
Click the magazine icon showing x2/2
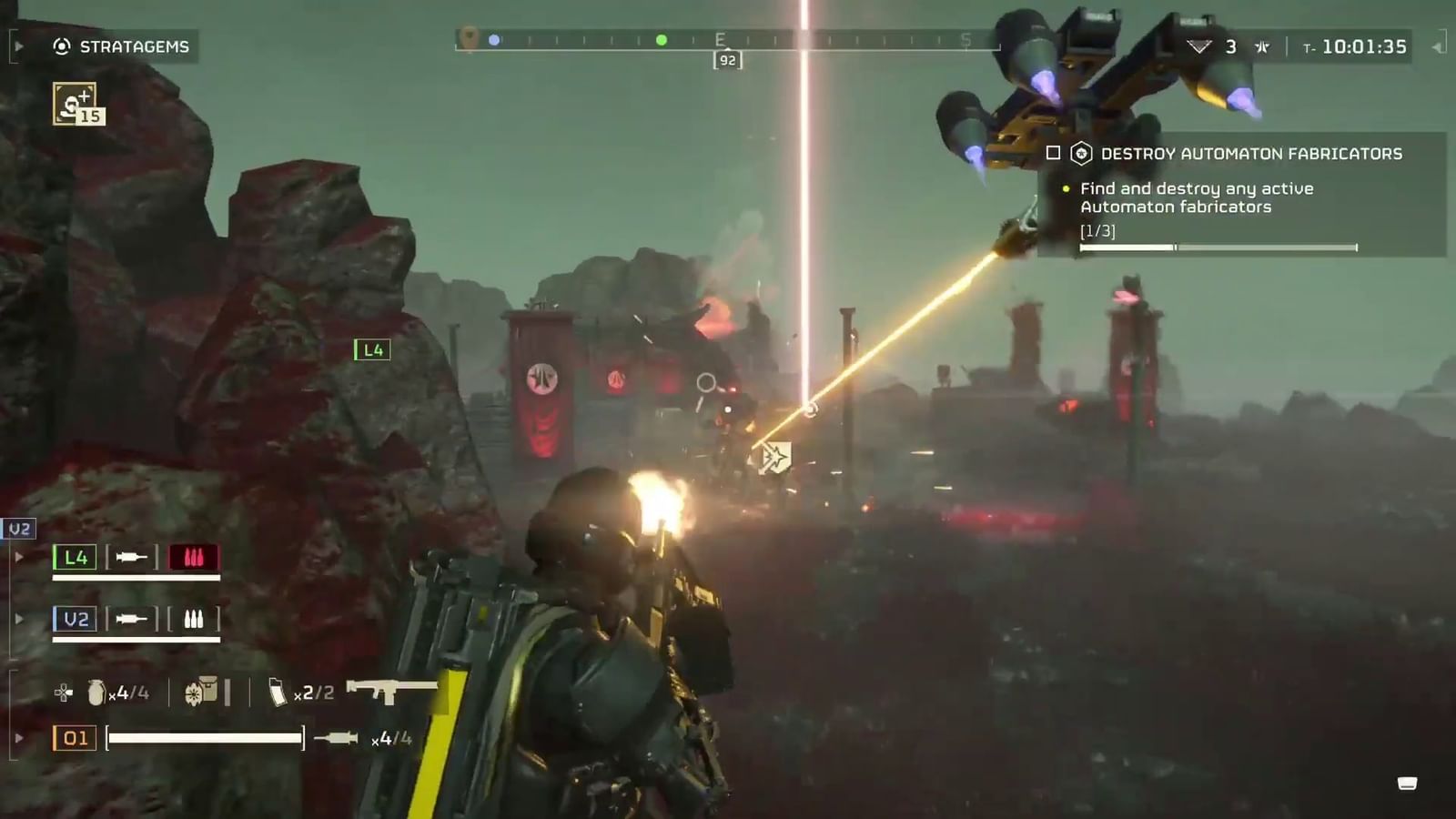[x=278, y=692]
